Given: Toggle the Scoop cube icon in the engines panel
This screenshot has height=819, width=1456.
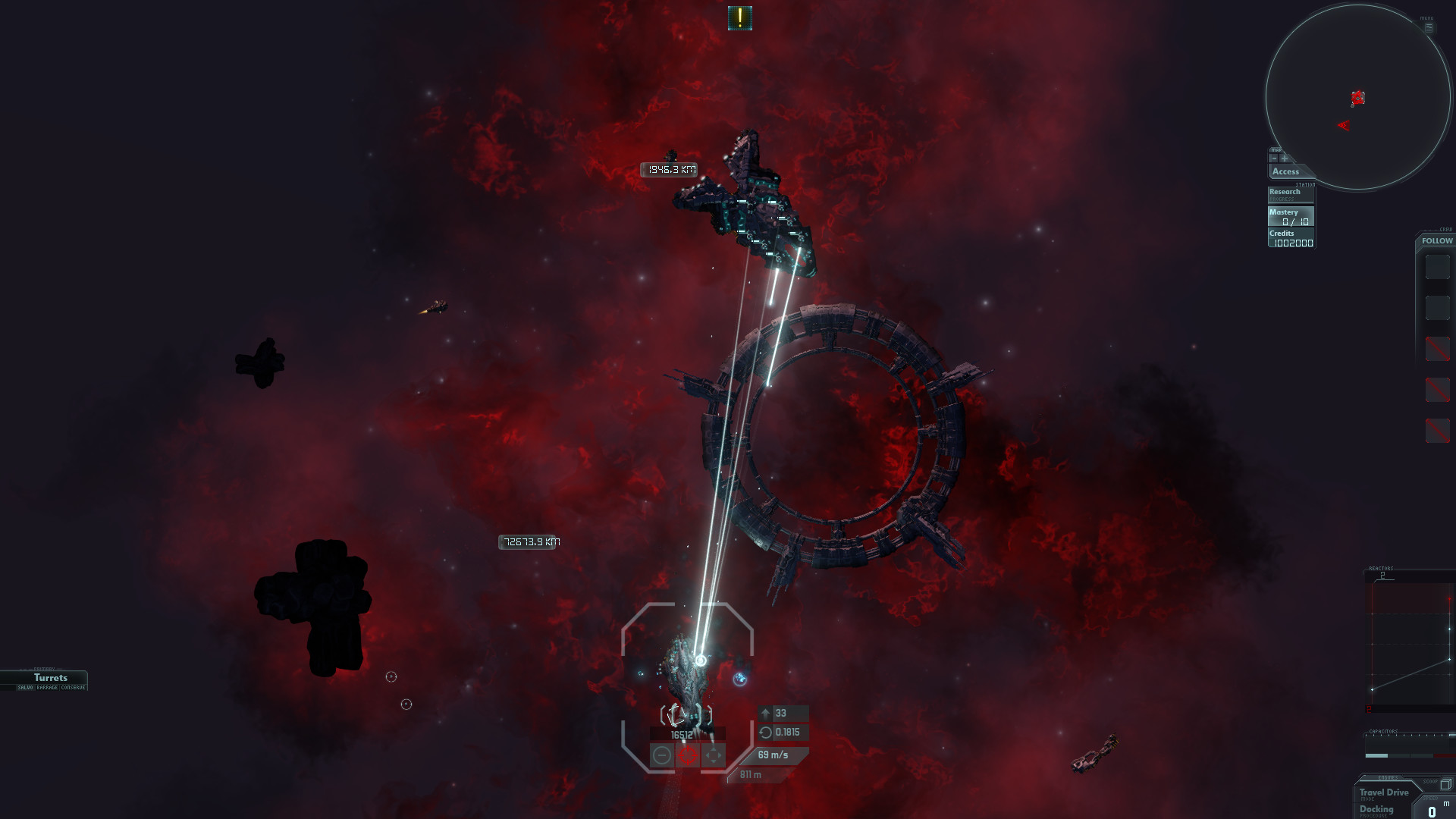Looking at the screenshot, I should (x=1445, y=784).
